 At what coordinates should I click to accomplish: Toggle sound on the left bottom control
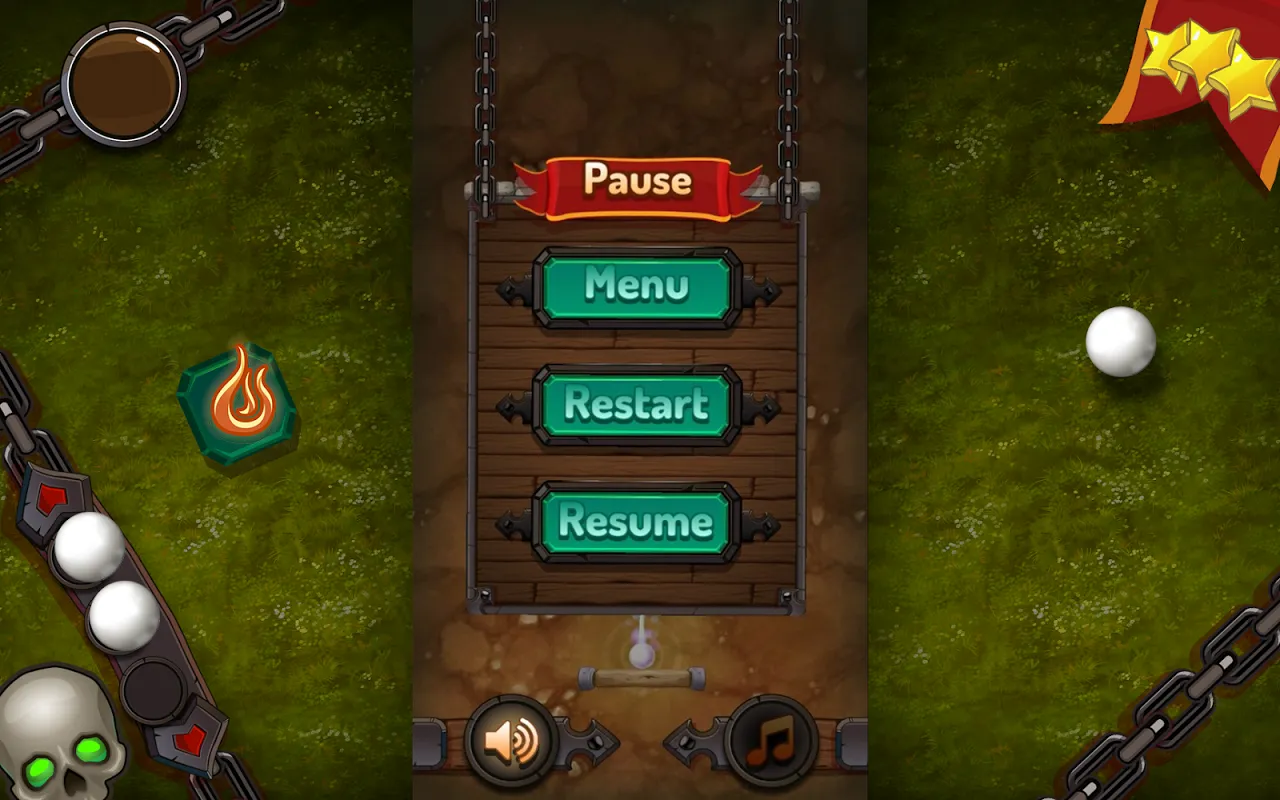tap(511, 742)
